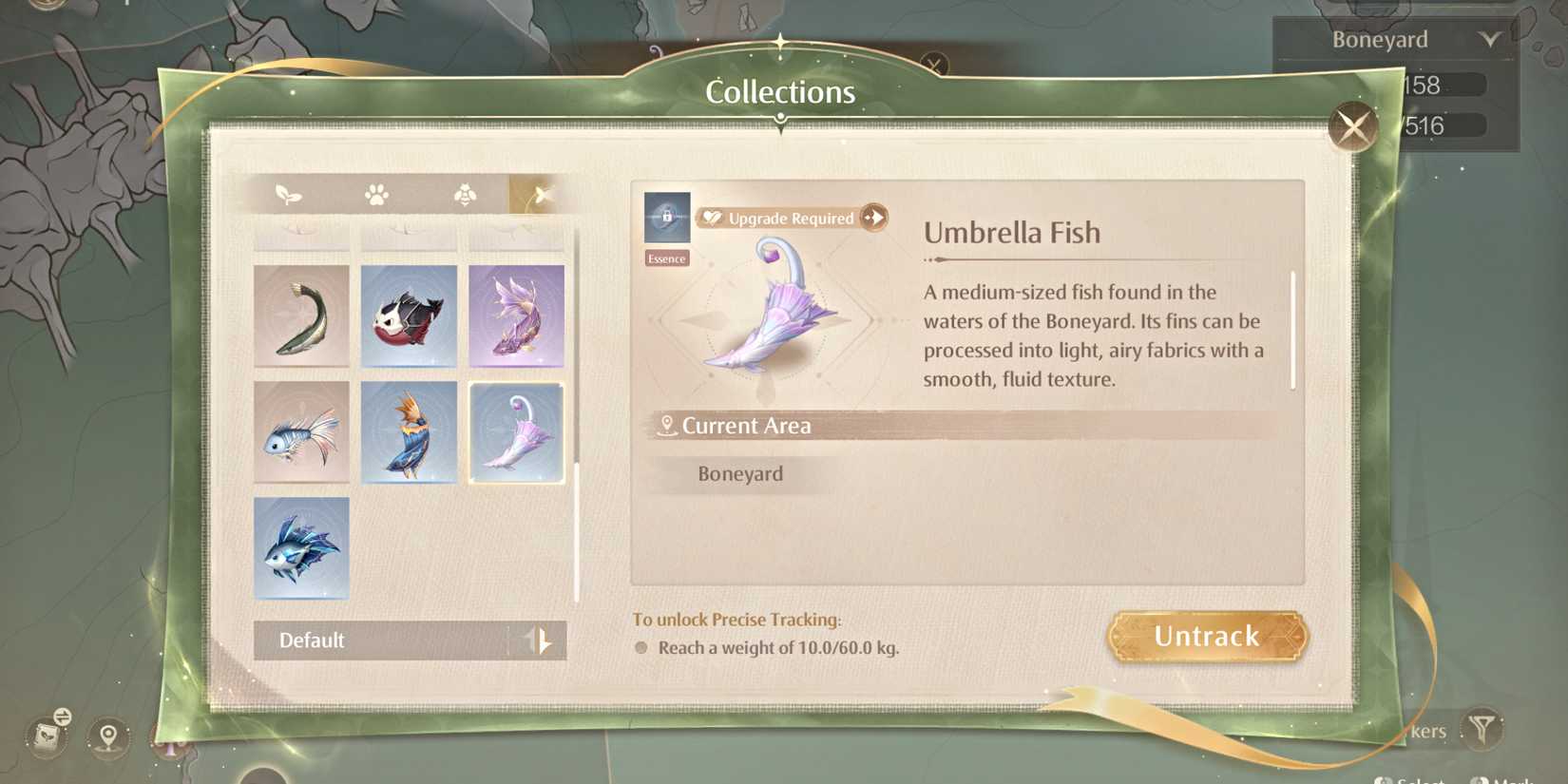
Task: Open the map location pin icon bottom left
Action: click(107, 736)
